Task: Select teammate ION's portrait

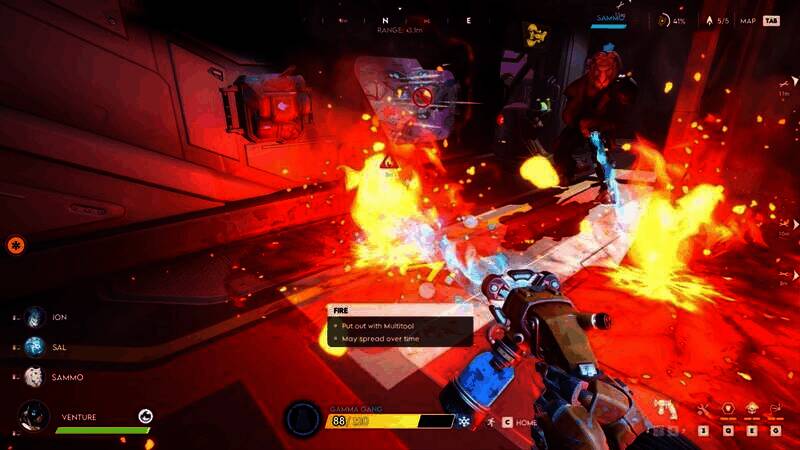Action: (x=36, y=317)
